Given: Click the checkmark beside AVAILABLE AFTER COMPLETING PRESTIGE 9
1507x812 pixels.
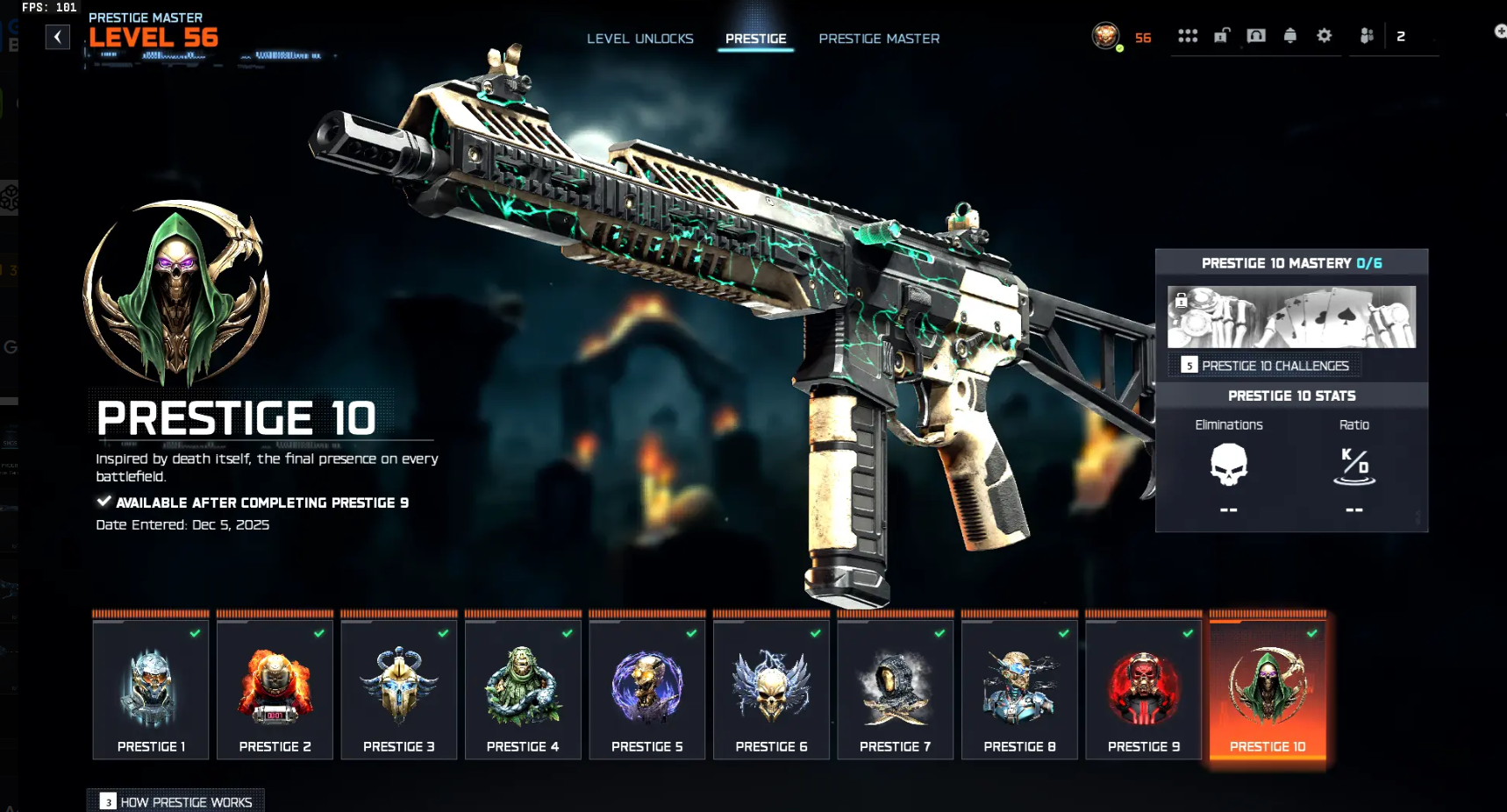Looking at the screenshot, I should [103, 502].
